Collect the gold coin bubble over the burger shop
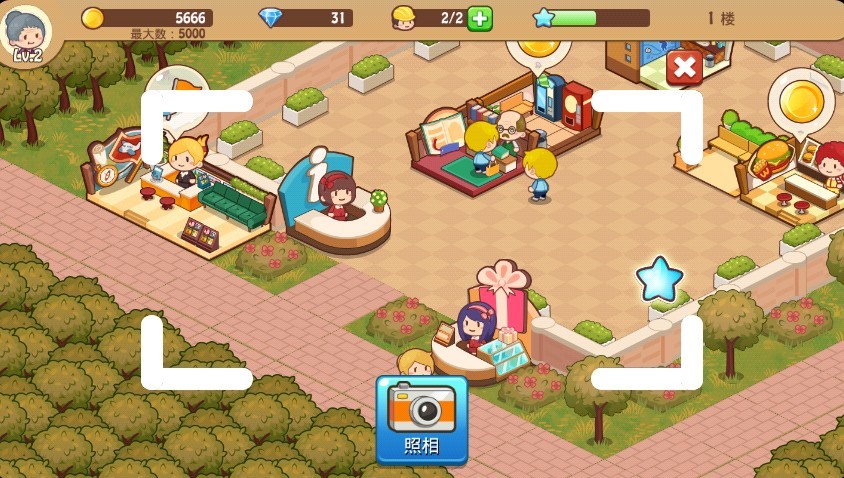 (801, 100)
